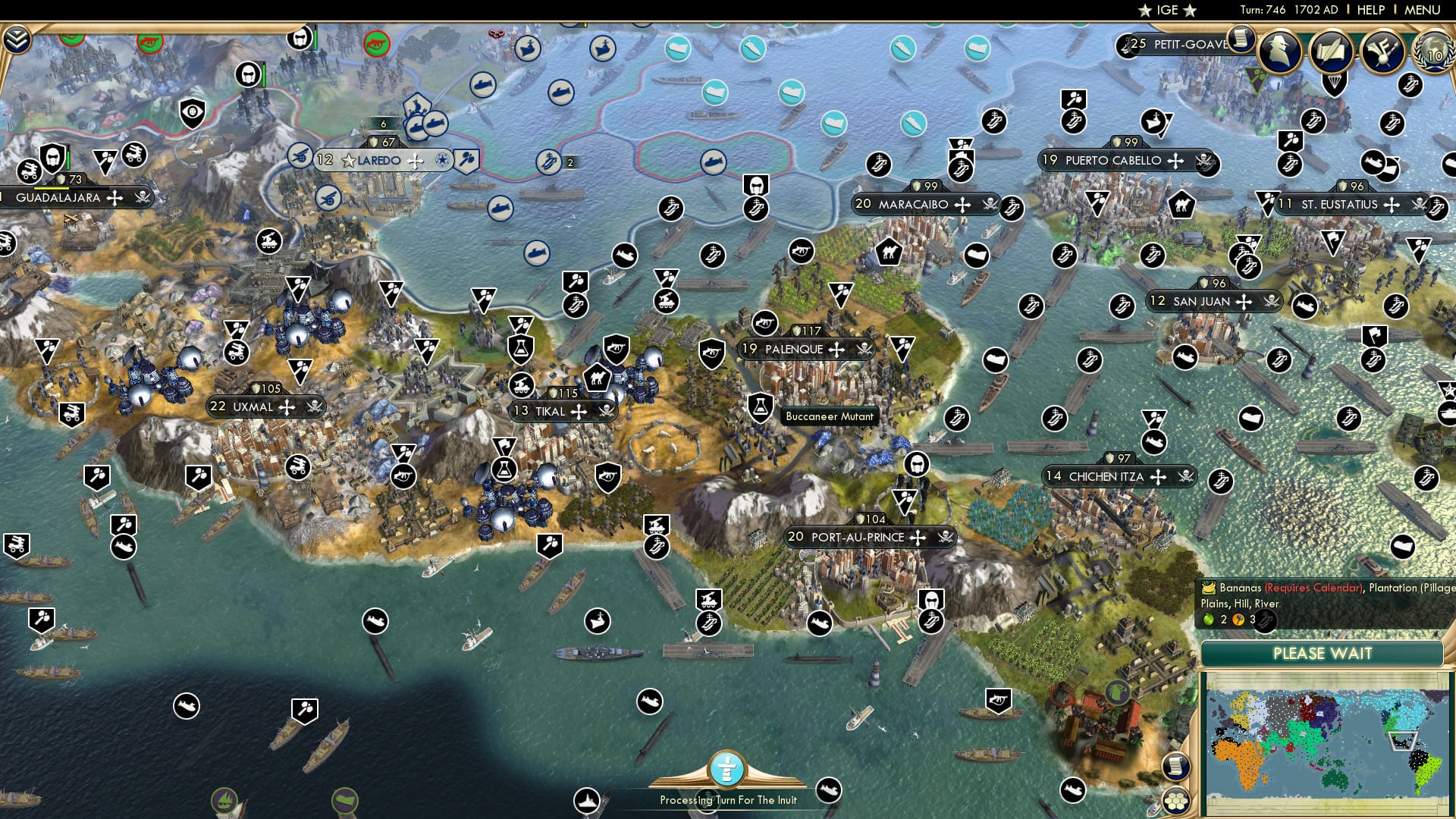Toggle strategic view with the hex grid icon
This screenshot has width=1456, height=819.
(1176, 802)
